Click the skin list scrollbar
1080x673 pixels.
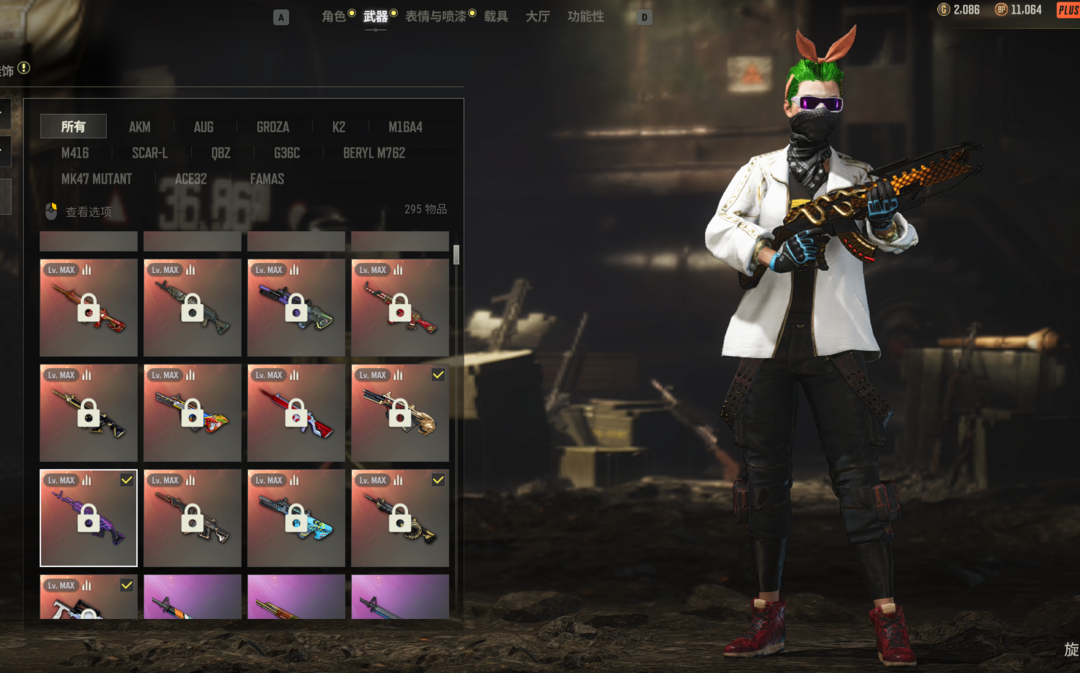pos(457,255)
